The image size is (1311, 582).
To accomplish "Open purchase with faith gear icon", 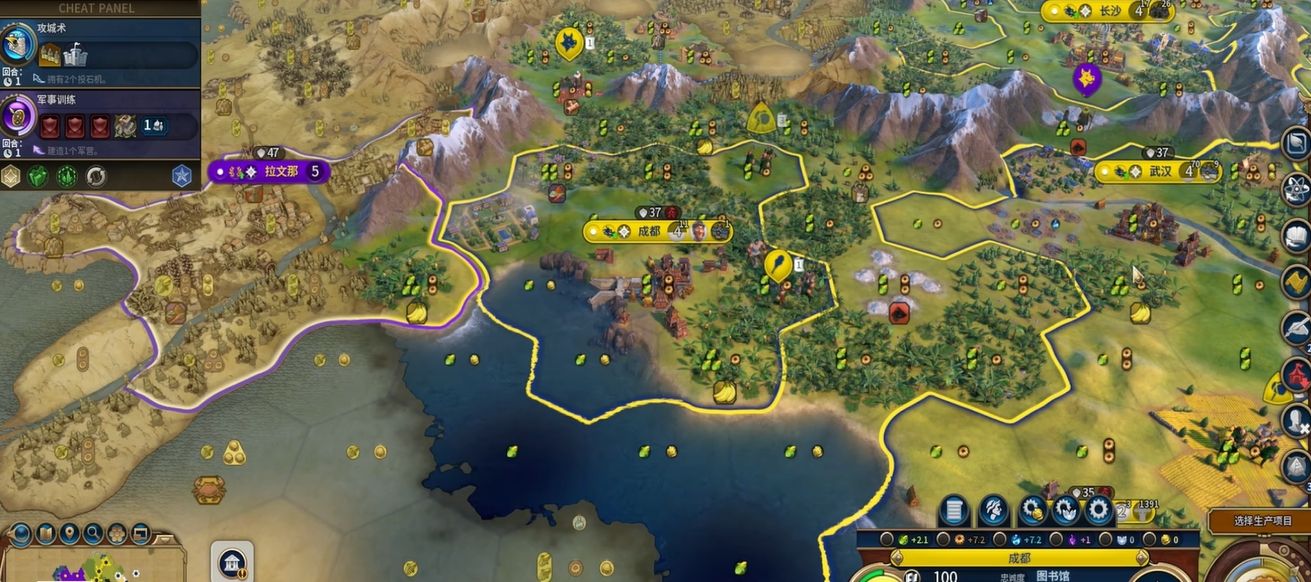I will [x=1066, y=511].
